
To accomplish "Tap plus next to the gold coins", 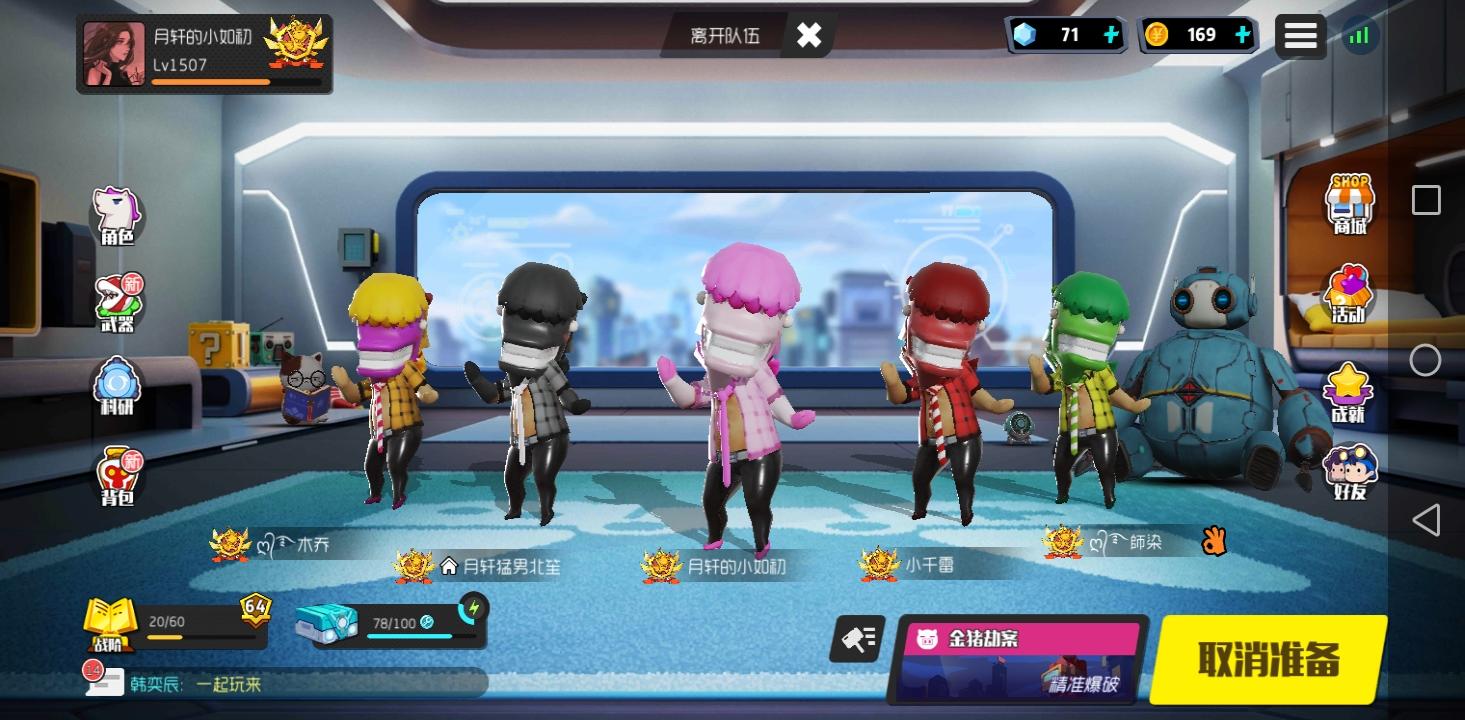I will (x=1242, y=34).
